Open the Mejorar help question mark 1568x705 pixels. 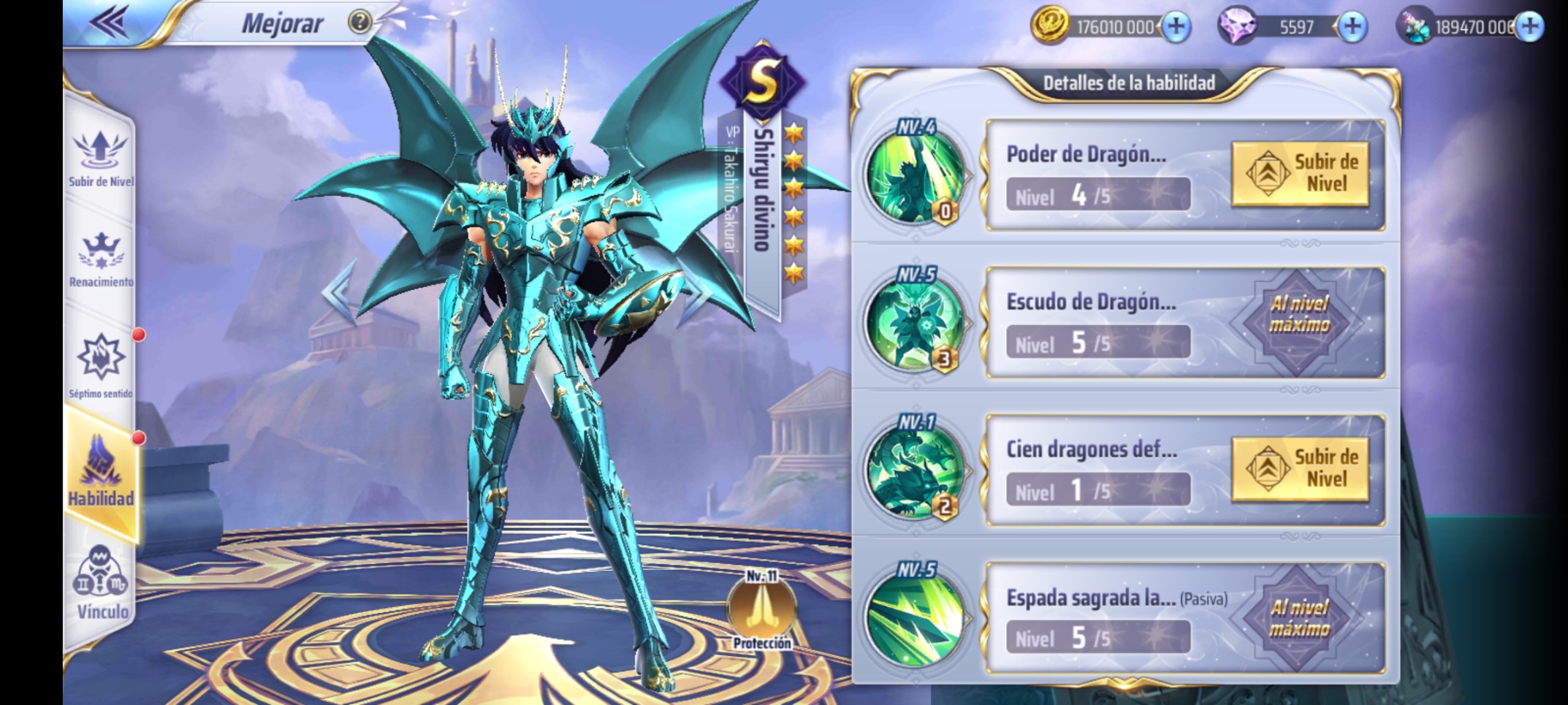(x=359, y=22)
